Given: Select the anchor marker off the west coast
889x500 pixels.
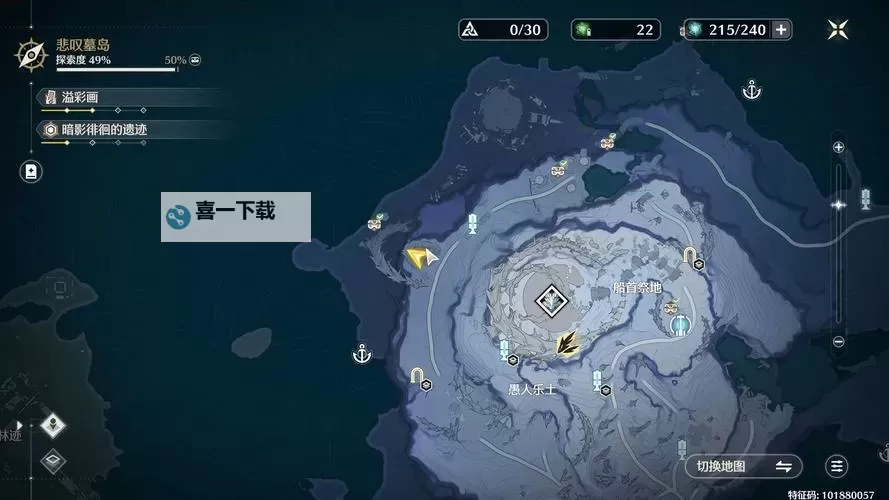Looking at the screenshot, I should pyautogui.click(x=362, y=353).
